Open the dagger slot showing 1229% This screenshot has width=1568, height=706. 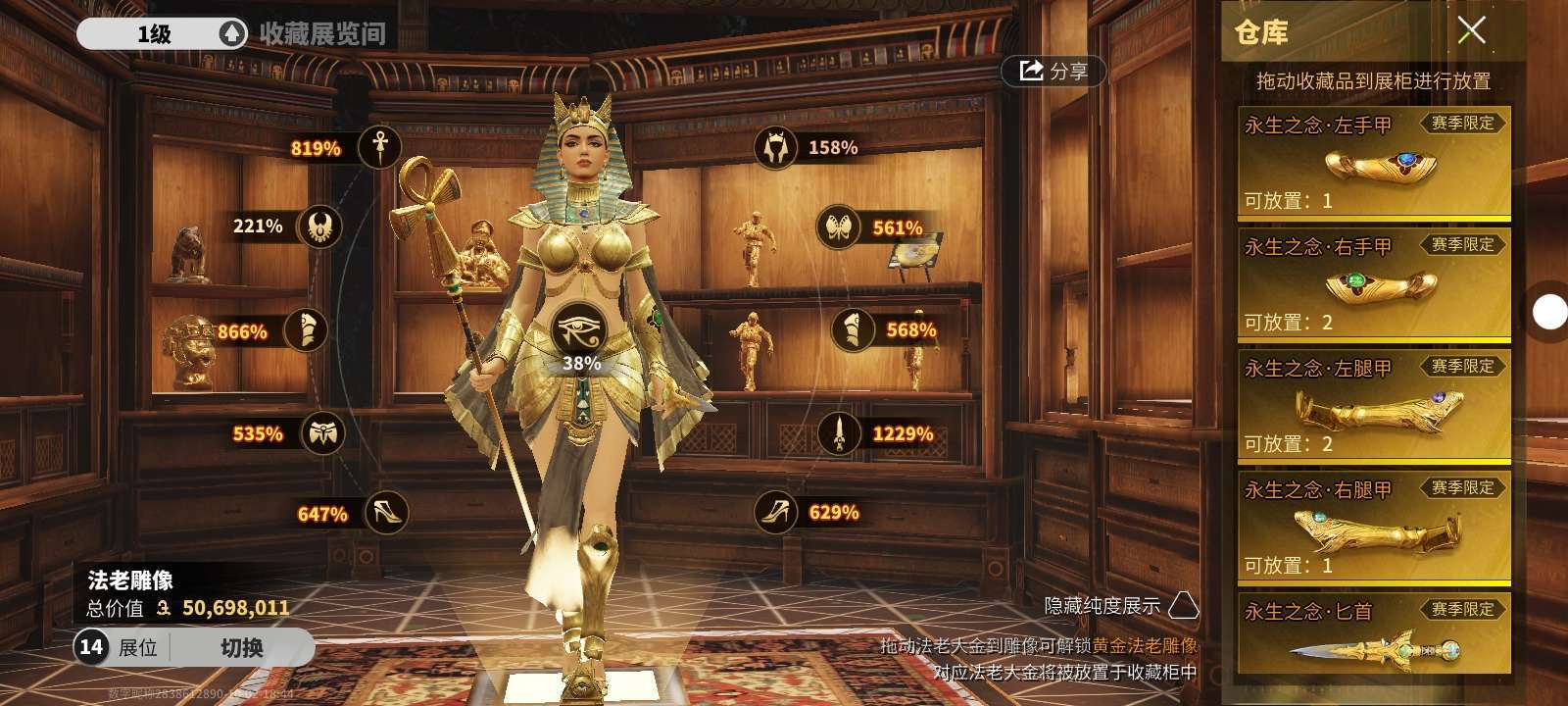839,433
